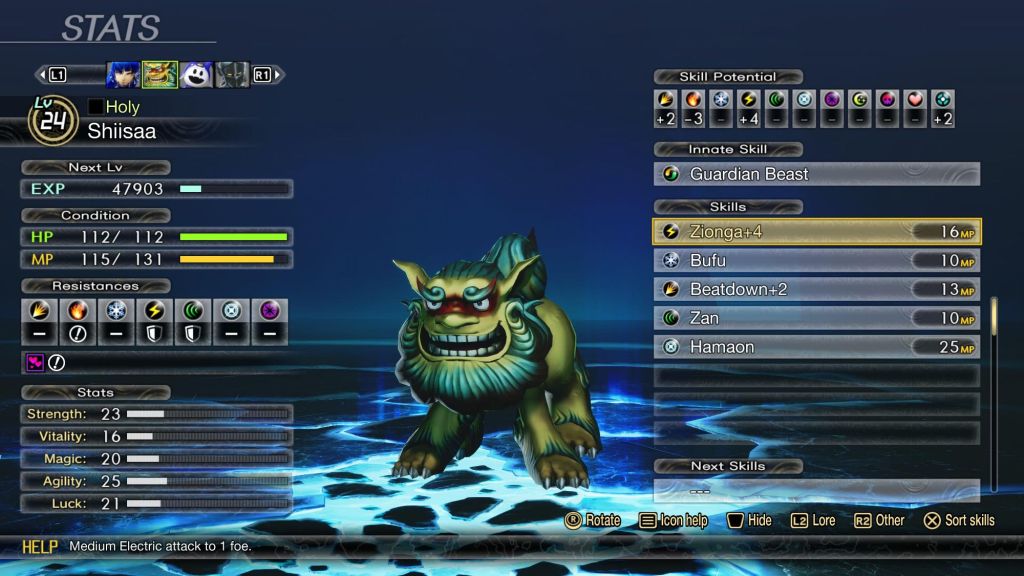Choose the Bufu skill entry
The height and width of the screenshot is (576, 1024).
point(816,261)
